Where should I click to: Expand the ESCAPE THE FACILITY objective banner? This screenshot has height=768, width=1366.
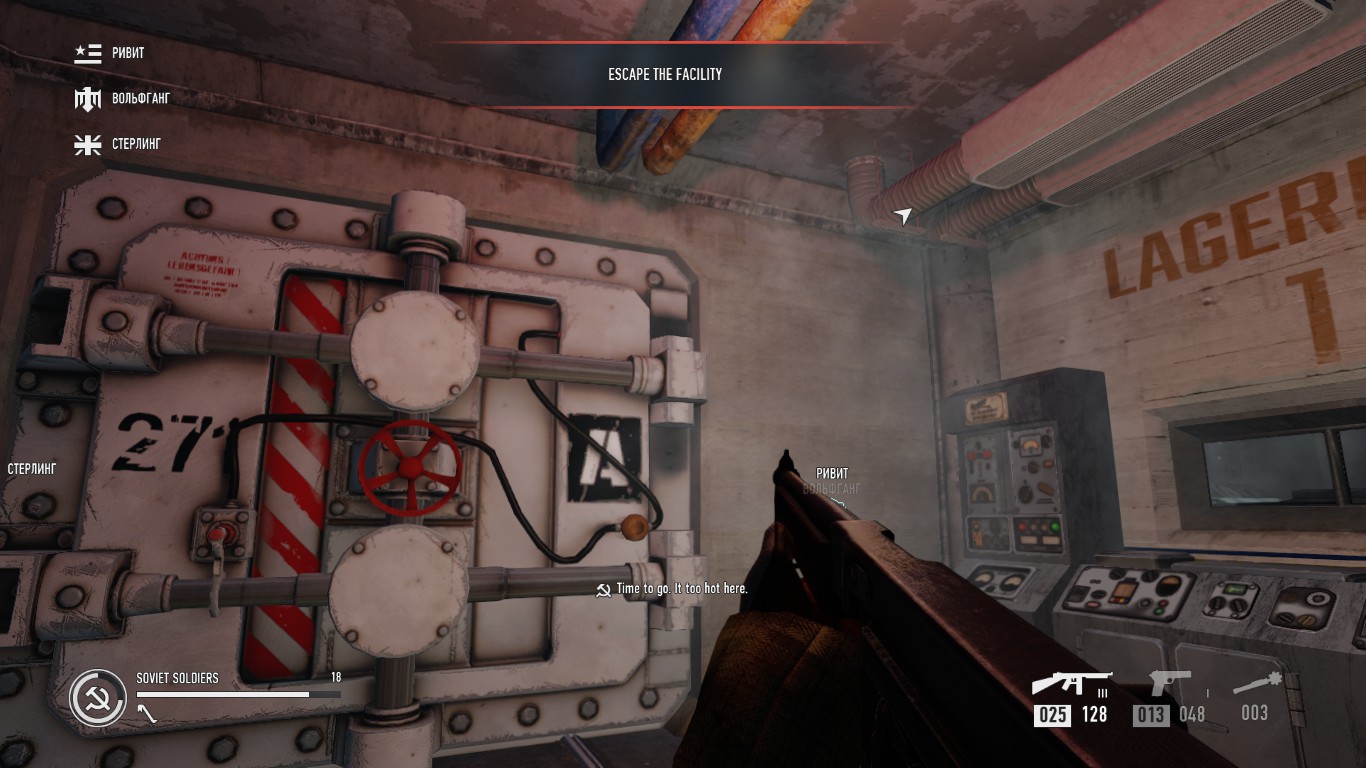664,73
